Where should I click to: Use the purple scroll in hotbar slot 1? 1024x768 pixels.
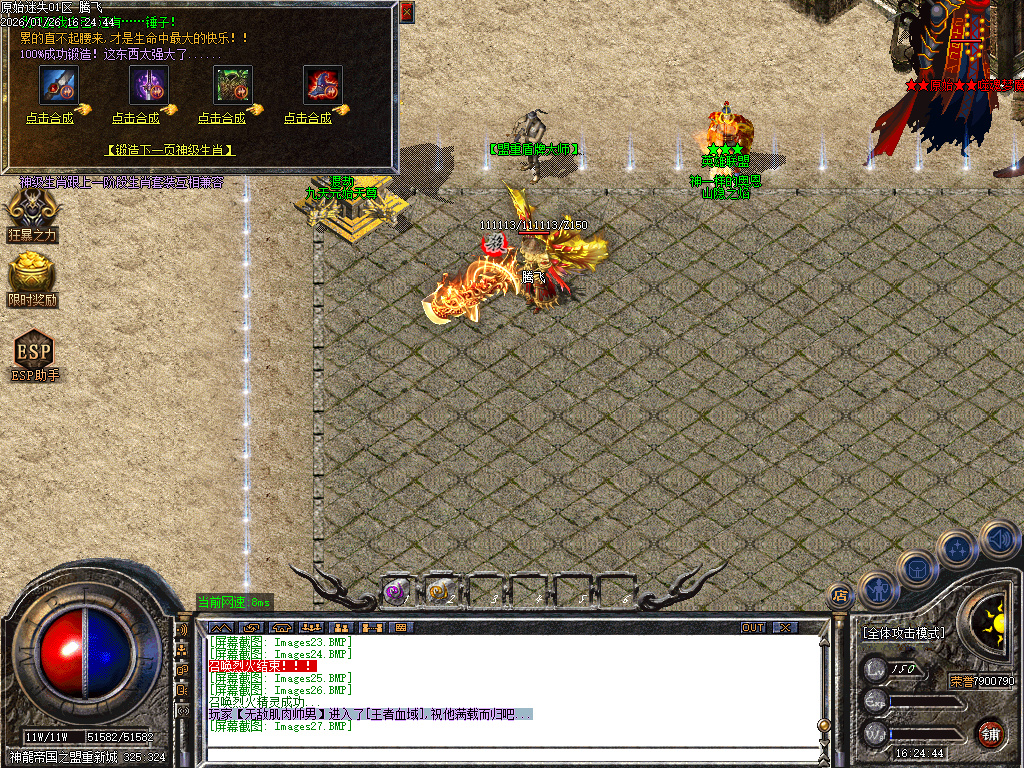pyautogui.click(x=396, y=592)
